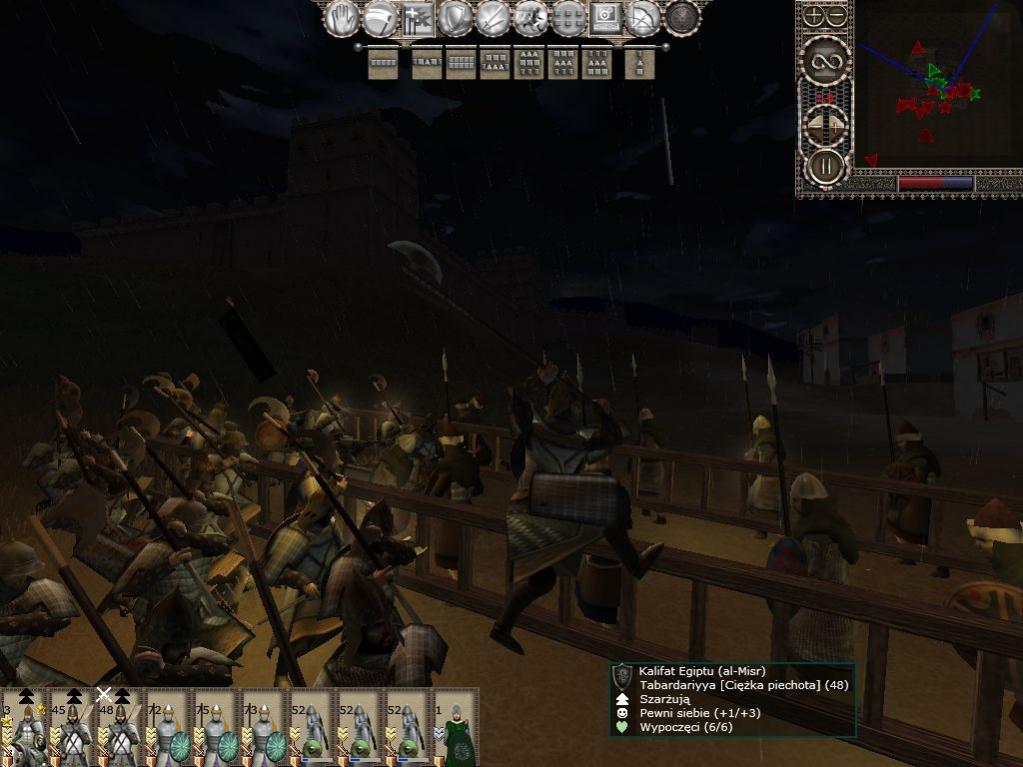Choose the single line group formation
Image resolution: width=1023 pixels, height=767 pixels.
(383, 63)
